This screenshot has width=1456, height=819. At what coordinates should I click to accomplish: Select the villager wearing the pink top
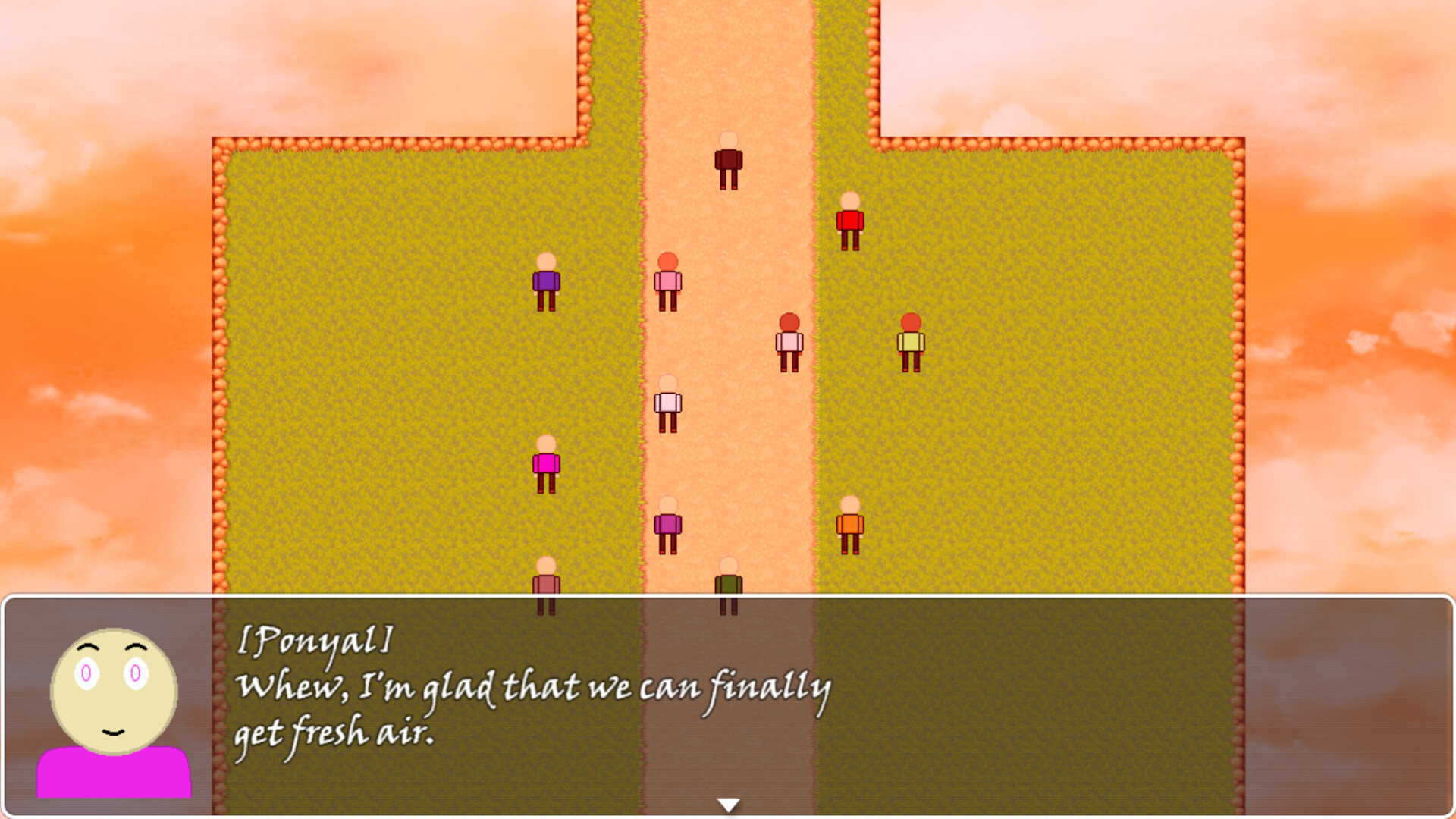point(668,282)
